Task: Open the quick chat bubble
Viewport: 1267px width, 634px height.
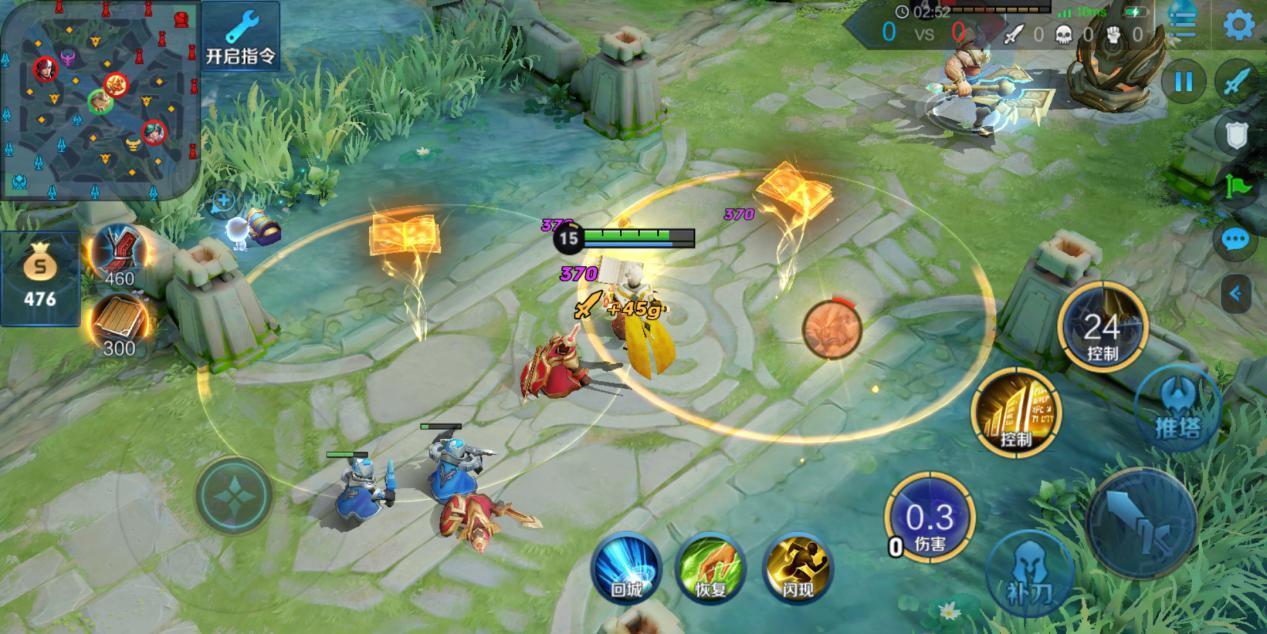Action: tap(1237, 240)
